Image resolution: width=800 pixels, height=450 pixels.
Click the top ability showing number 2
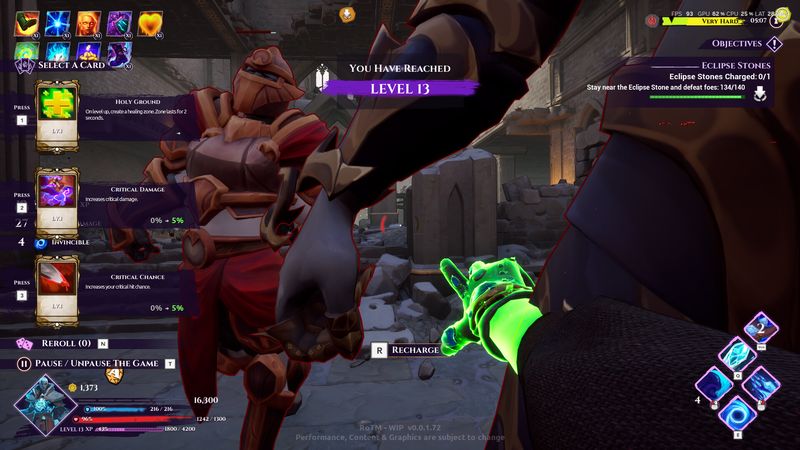(759, 327)
